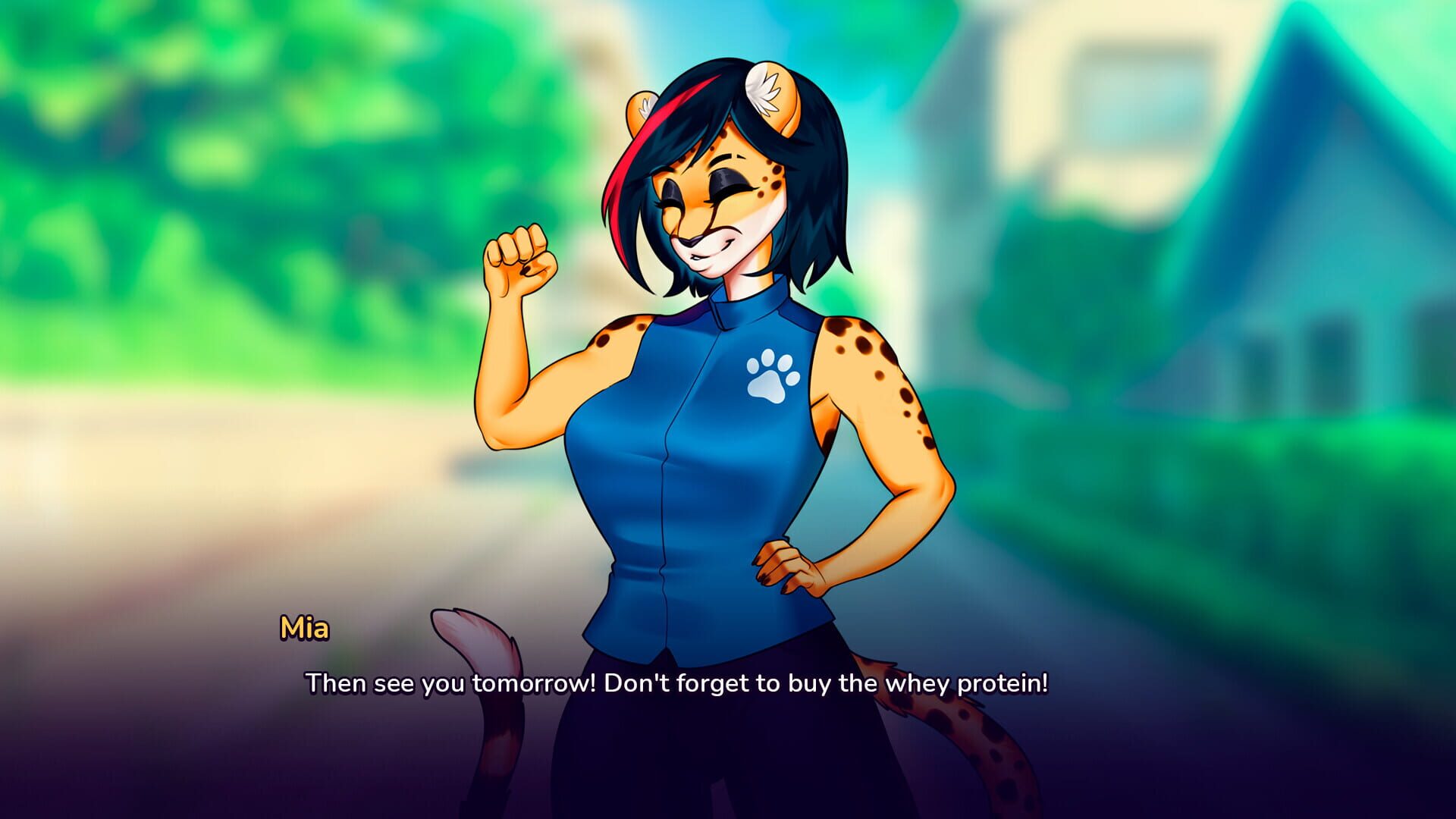Click the paw print icon on Mia's shirt

(x=770, y=375)
